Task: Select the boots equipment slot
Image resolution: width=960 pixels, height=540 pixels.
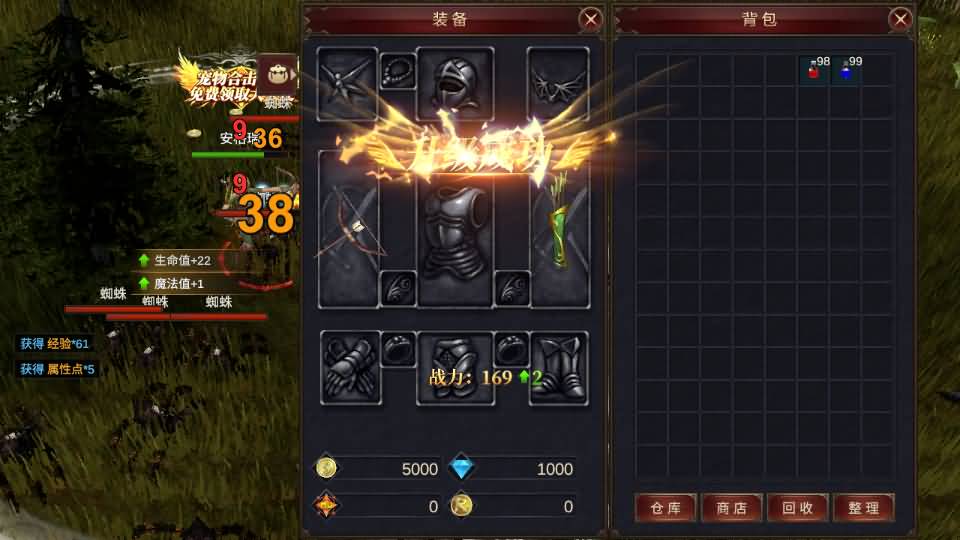Action: point(558,368)
